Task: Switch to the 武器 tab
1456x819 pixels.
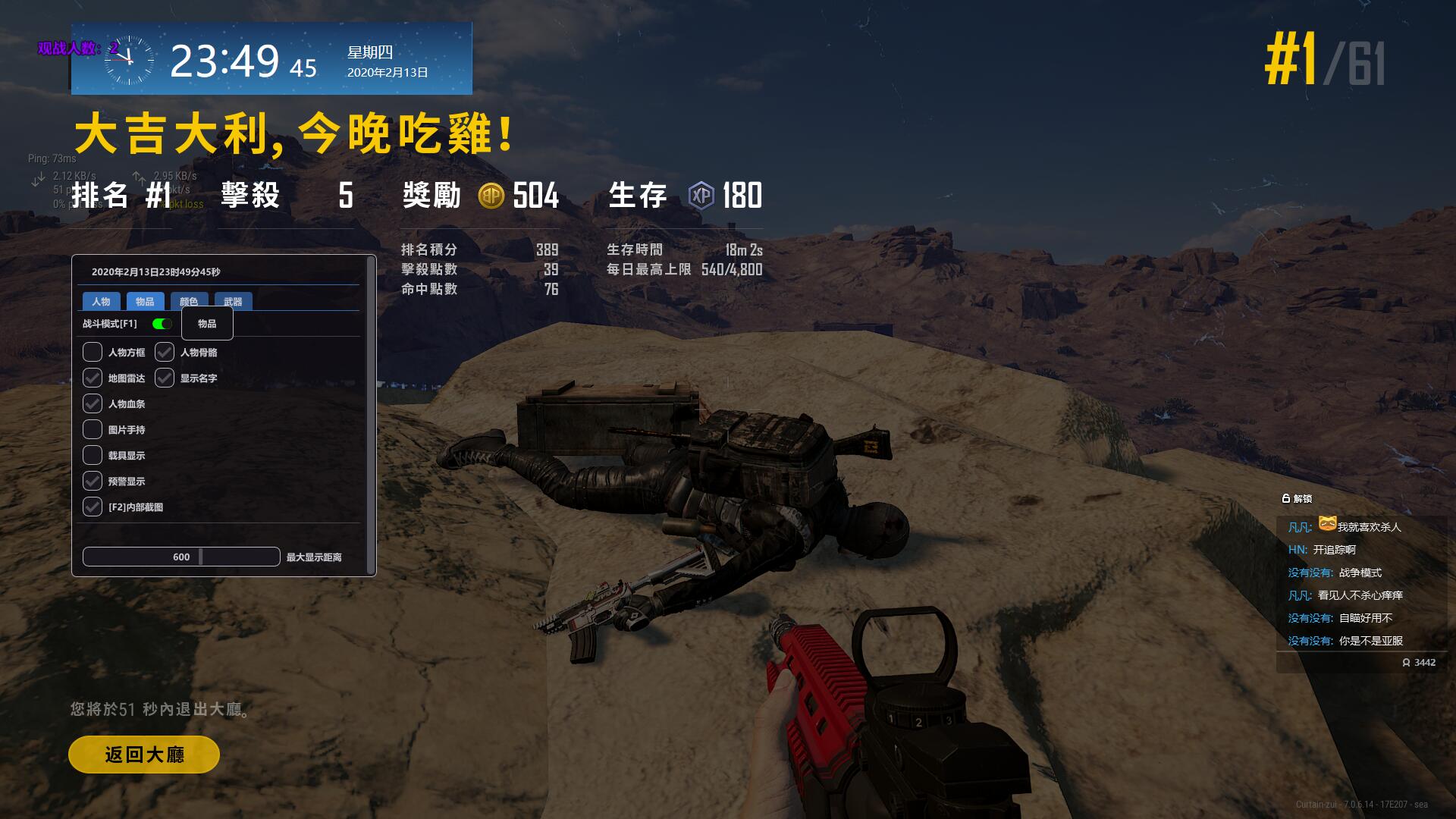Action: pos(233,301)
